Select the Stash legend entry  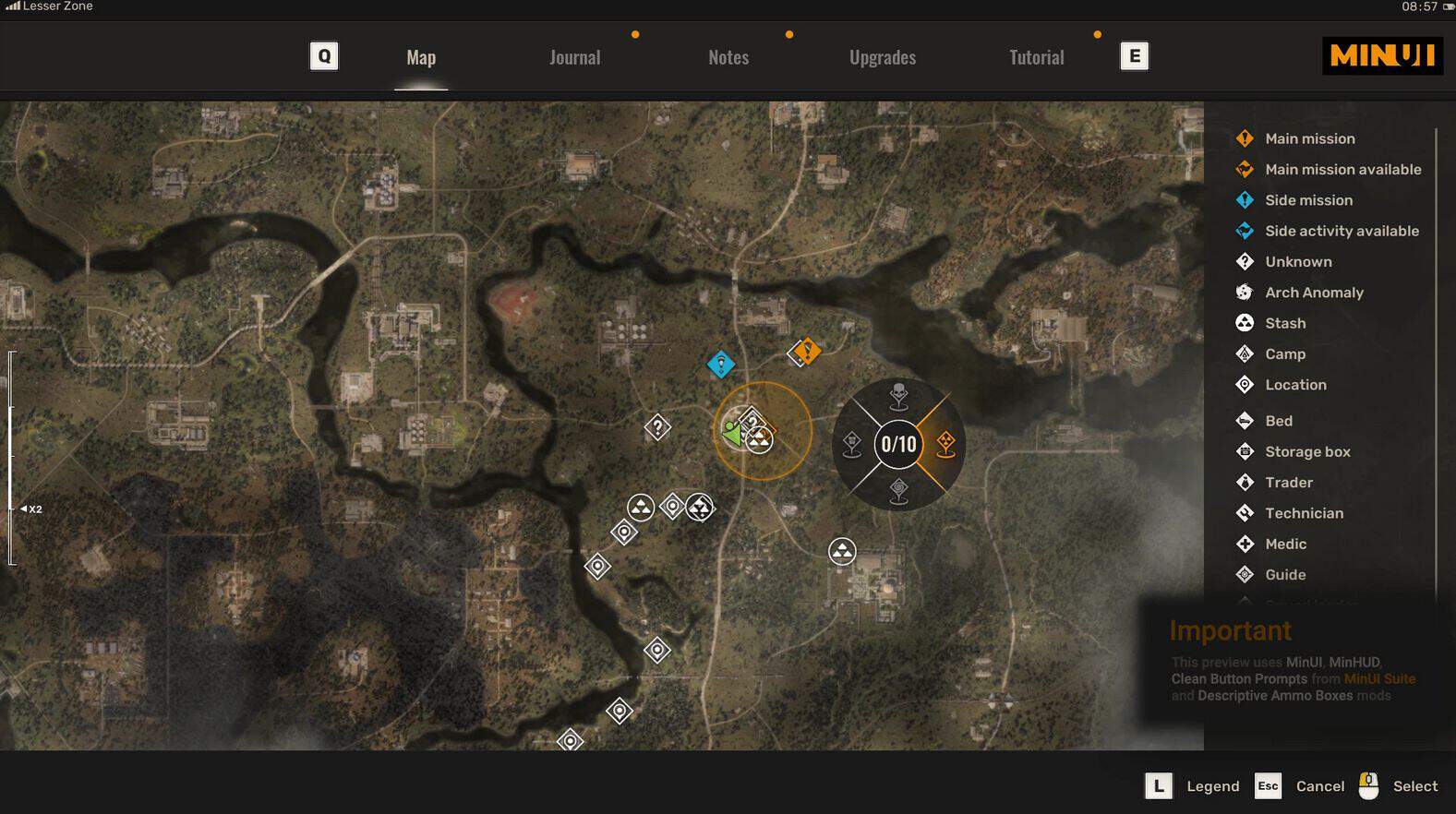click(1285, 323)
